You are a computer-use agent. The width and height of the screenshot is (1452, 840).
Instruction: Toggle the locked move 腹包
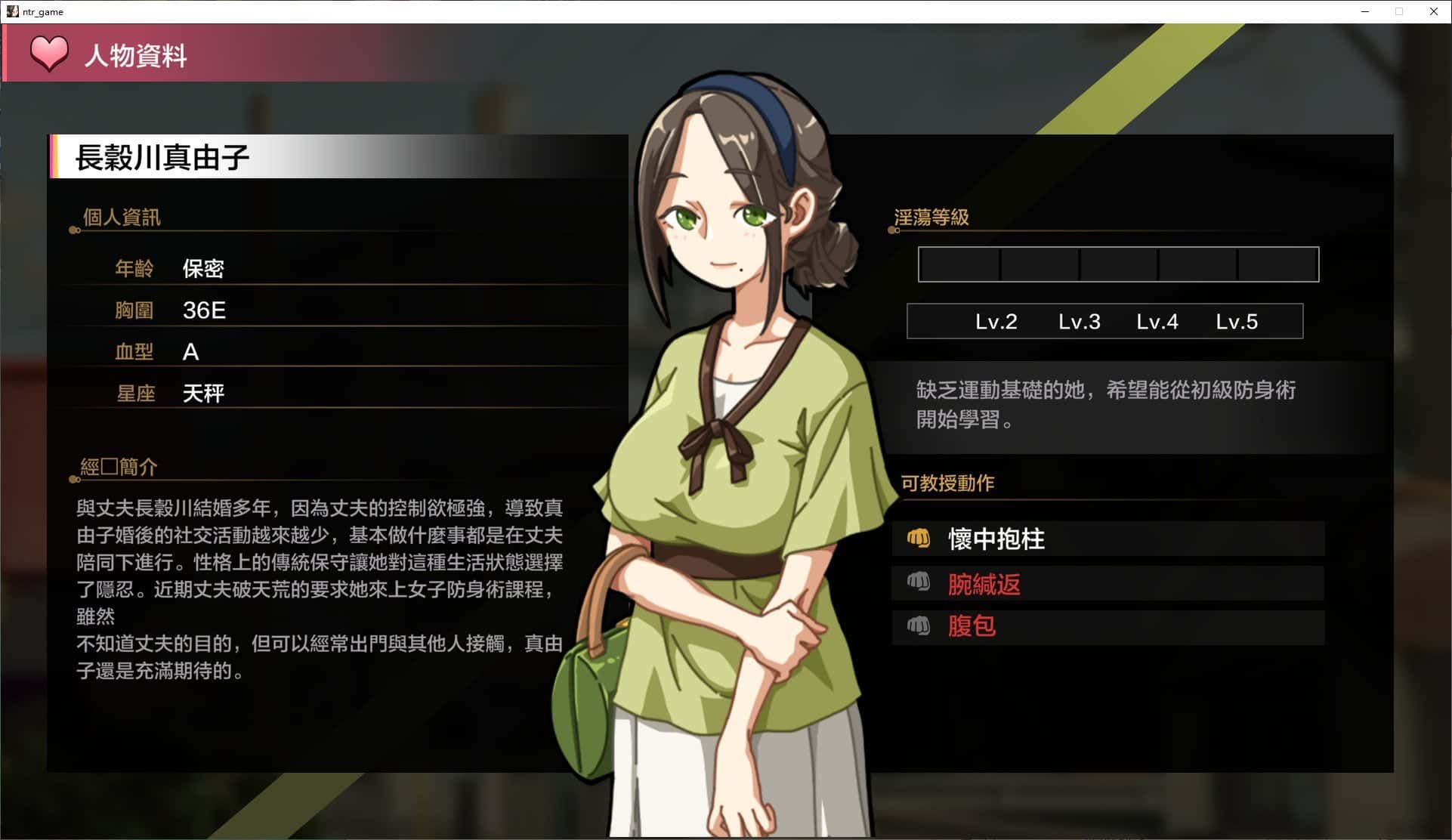(972, 626)
